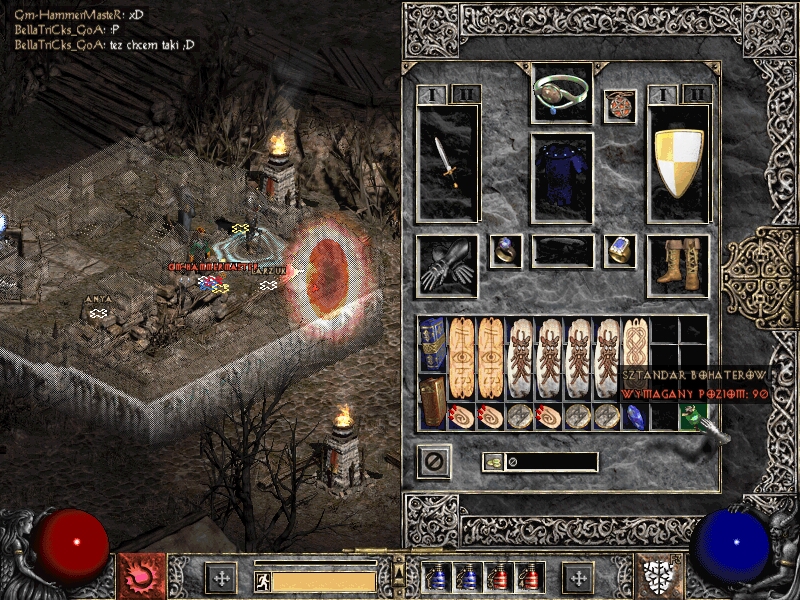
Task: Select the equipped short sword
Action: click(x=448, y=163)
